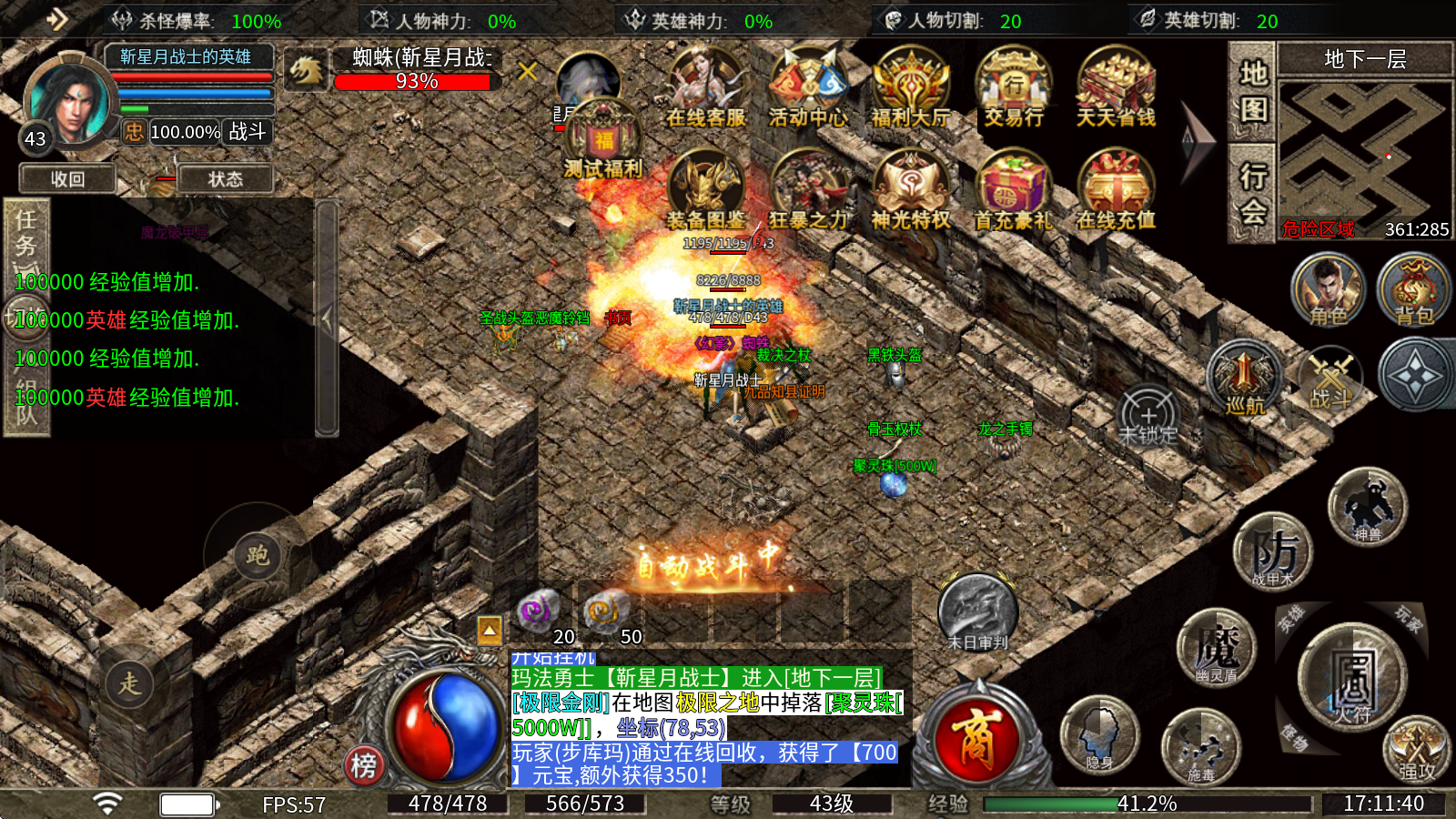Open the 角色 character sheet
The width and height of the screenshot is (1456, 819).
[x=1329, y=289]
